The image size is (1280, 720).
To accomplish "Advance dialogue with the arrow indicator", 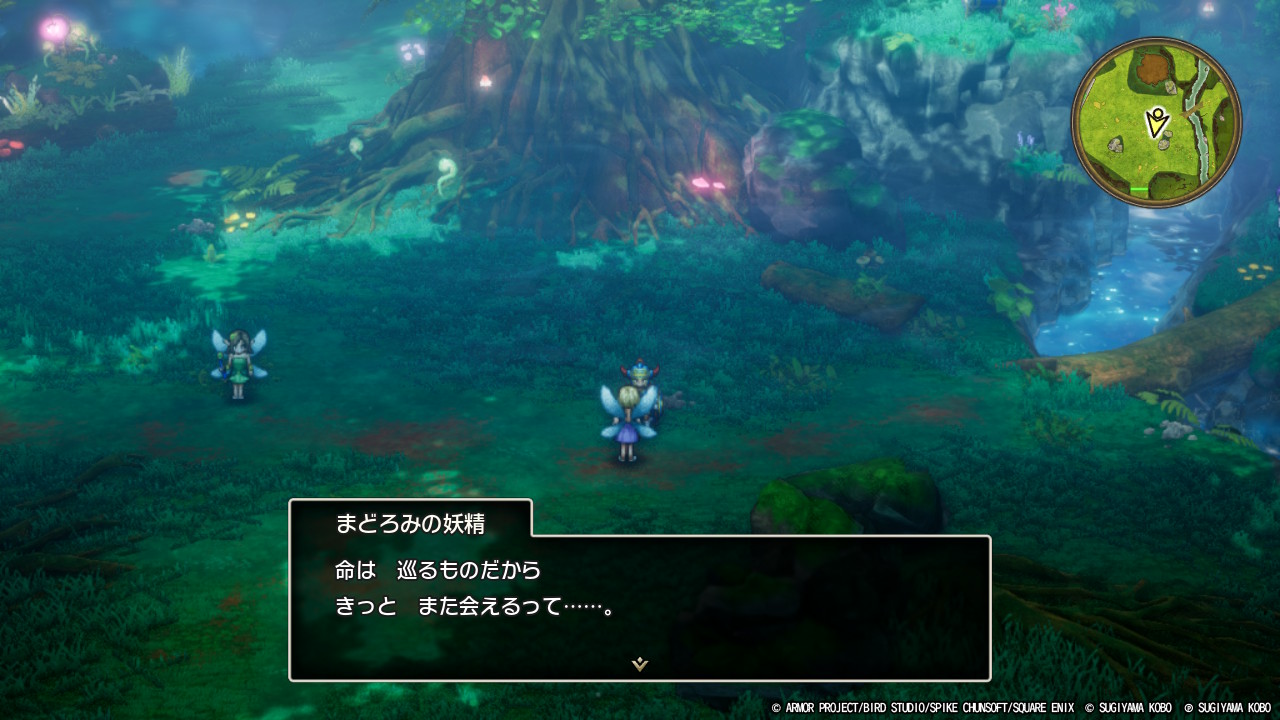I will click(640, 664).
